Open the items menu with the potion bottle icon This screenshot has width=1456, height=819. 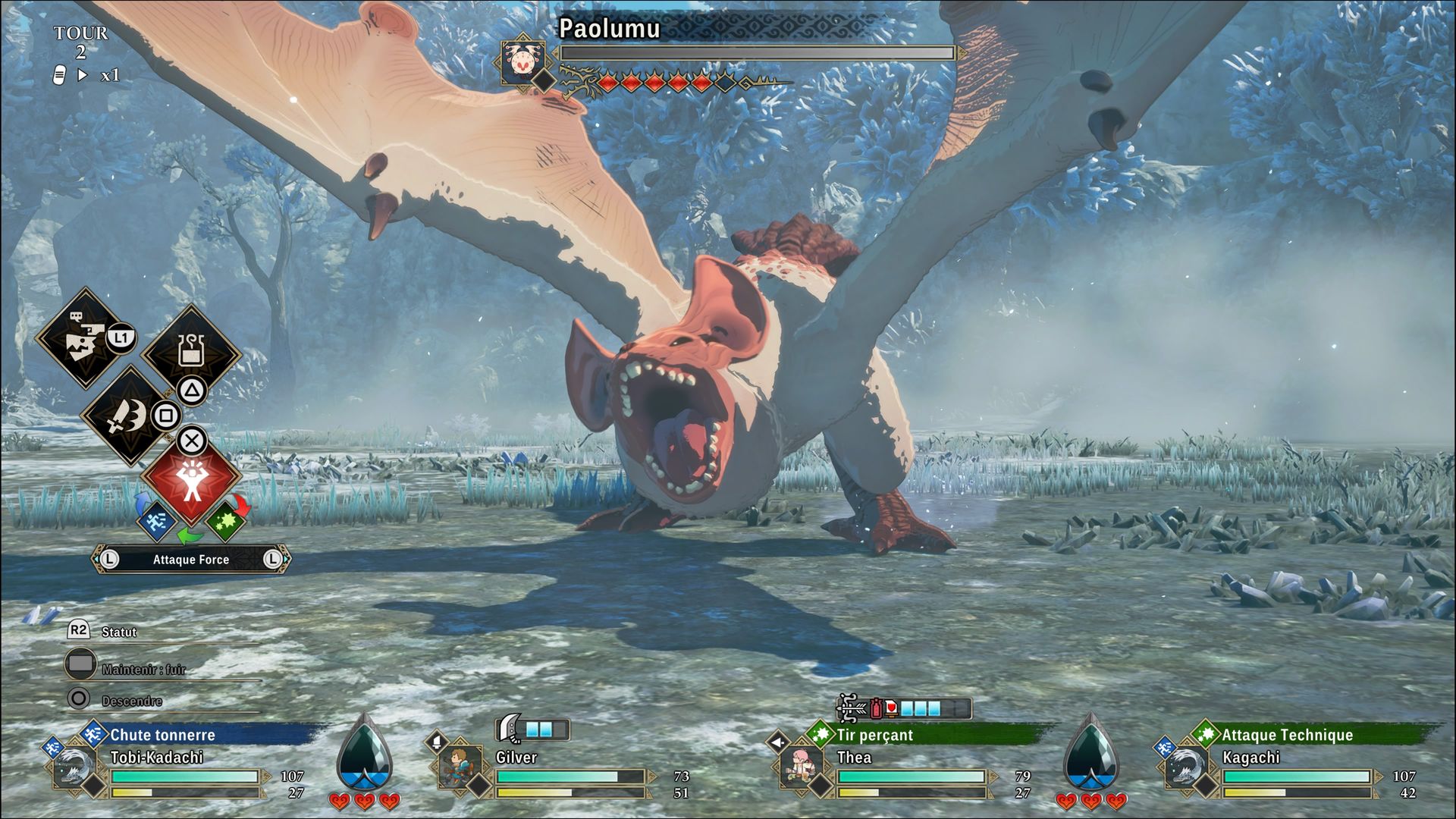(x=191, y=351)
